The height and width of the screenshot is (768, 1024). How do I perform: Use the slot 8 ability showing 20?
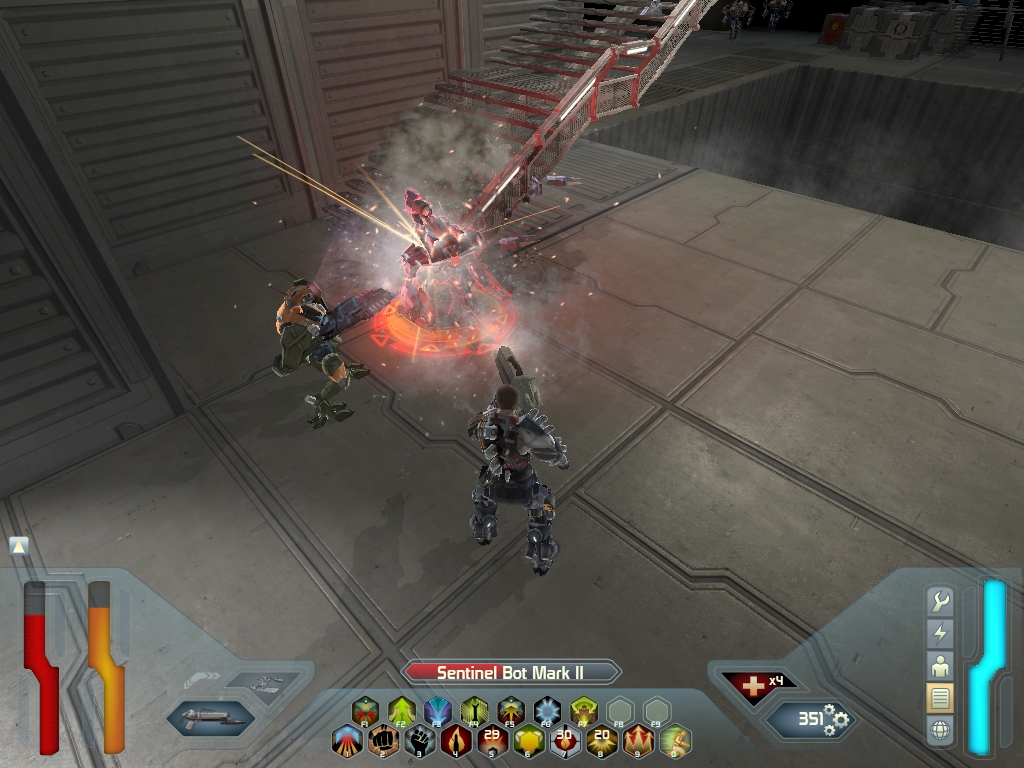click(x=602, y=741)
